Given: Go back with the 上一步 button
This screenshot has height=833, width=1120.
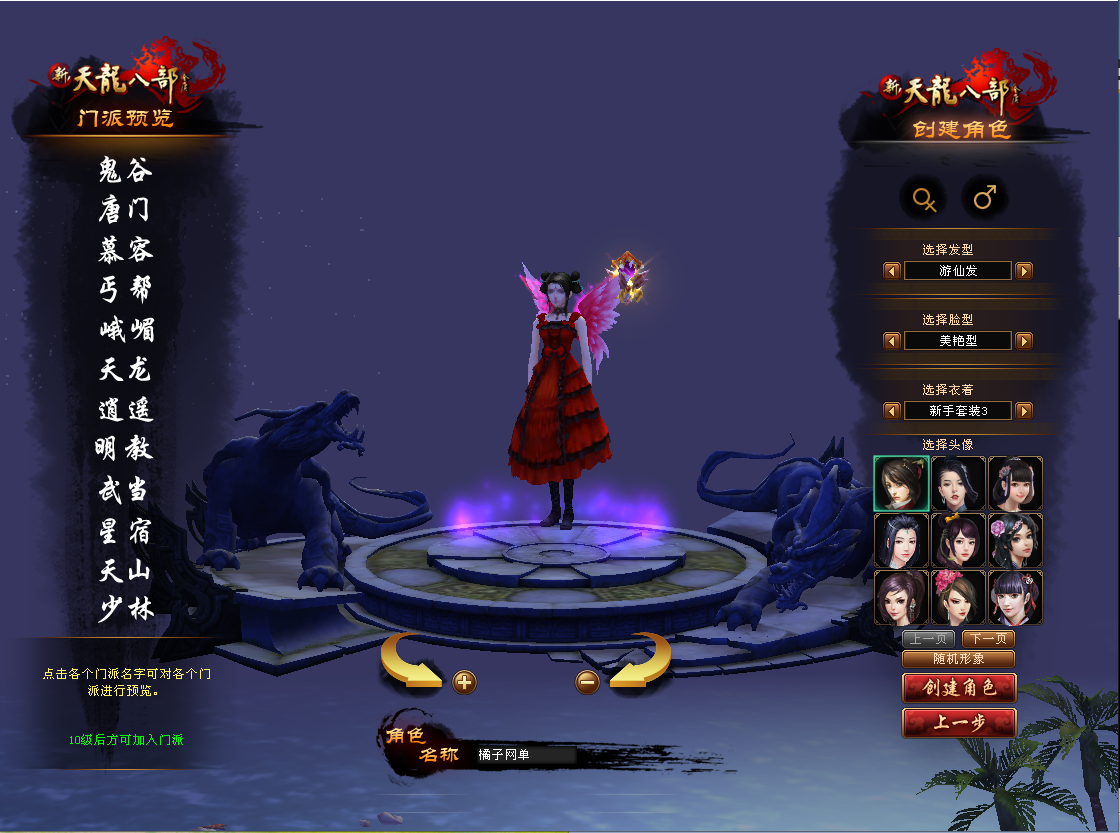Looking at the screenshot, I should pyautogui.click(x=959, y=723).
